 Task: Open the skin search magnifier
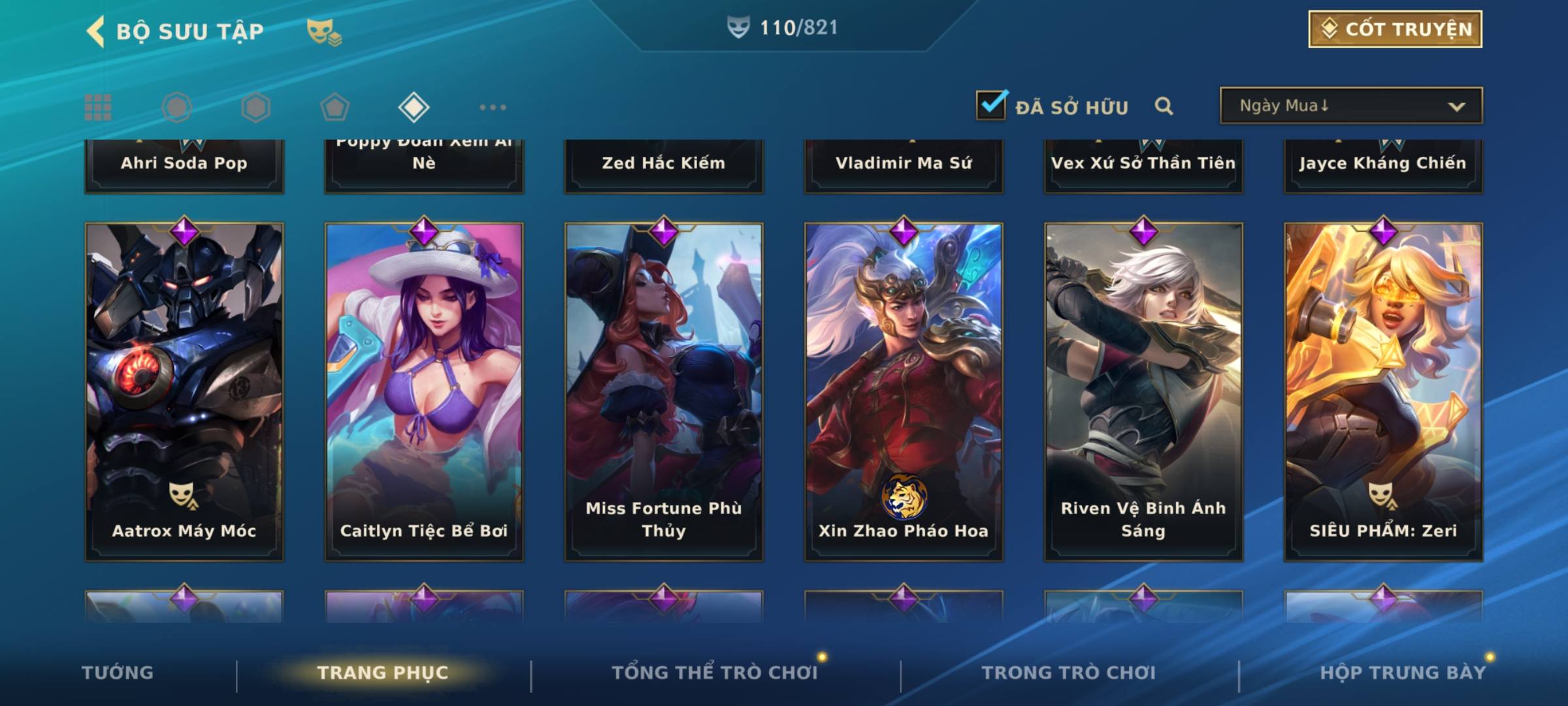(x=1164, y=106)
